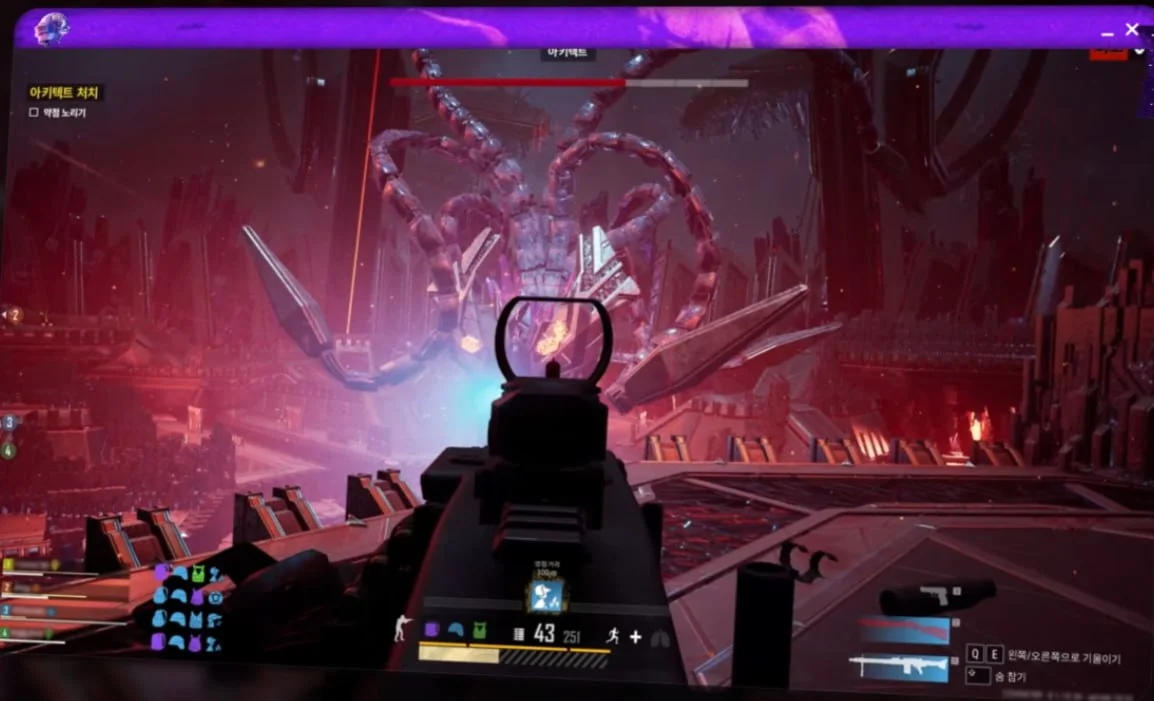This screenshot has height=701, width=1154.
Task: Click the standing soldier stance icon
Action: coord(401,629)
